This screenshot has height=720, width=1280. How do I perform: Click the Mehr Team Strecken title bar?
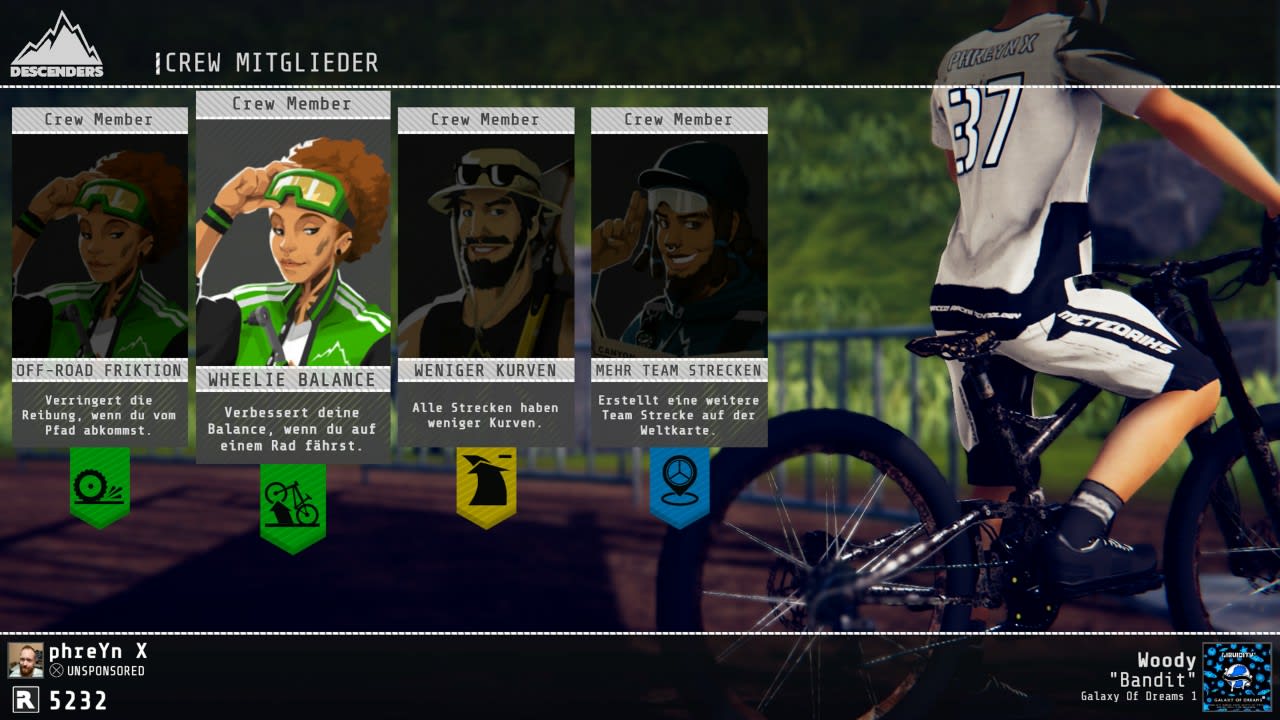(679, 370)
